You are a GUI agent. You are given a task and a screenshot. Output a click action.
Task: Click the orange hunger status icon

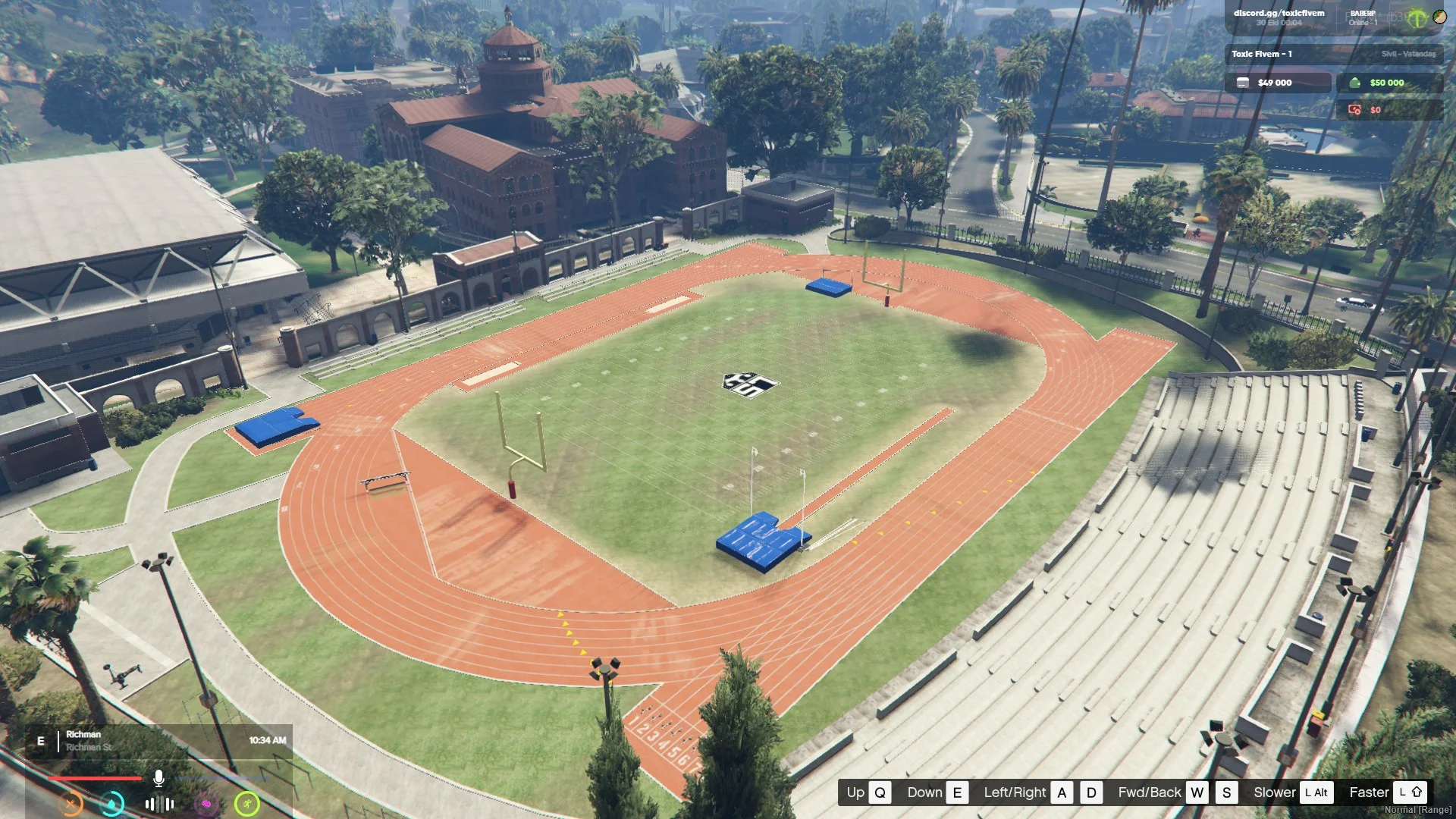tap(71, 804)
